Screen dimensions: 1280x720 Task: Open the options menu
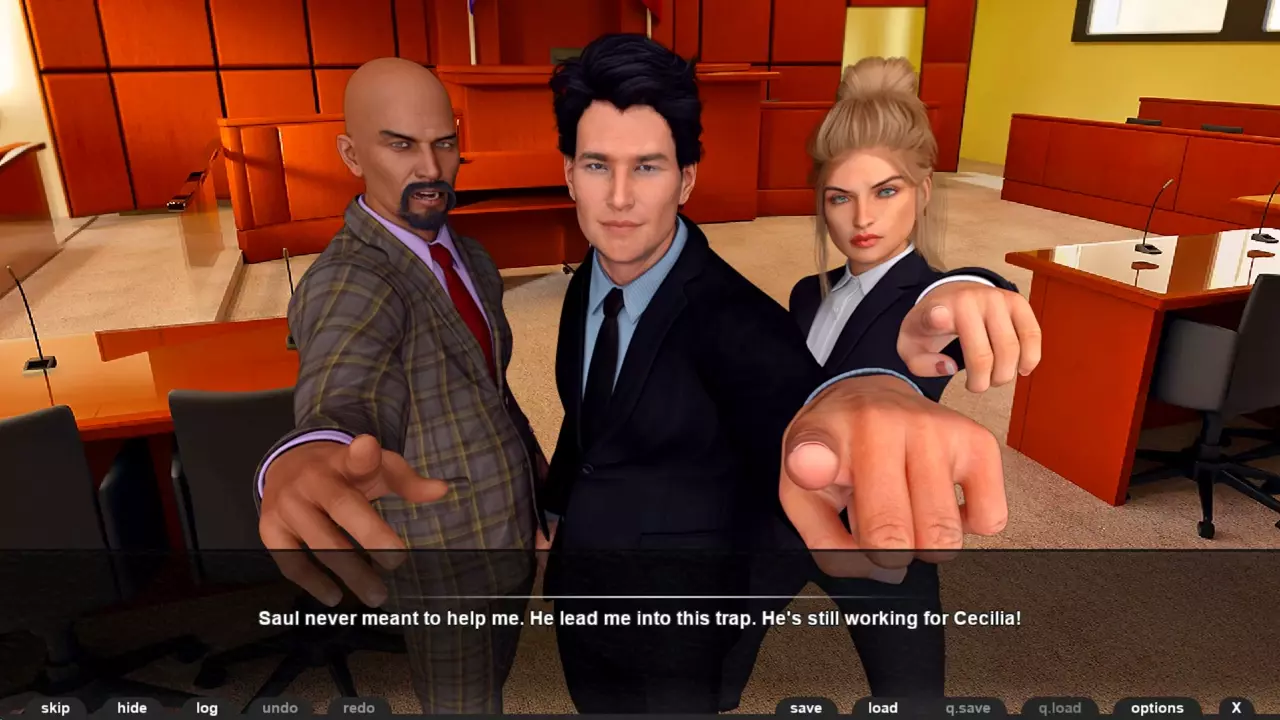[1157, 708]
